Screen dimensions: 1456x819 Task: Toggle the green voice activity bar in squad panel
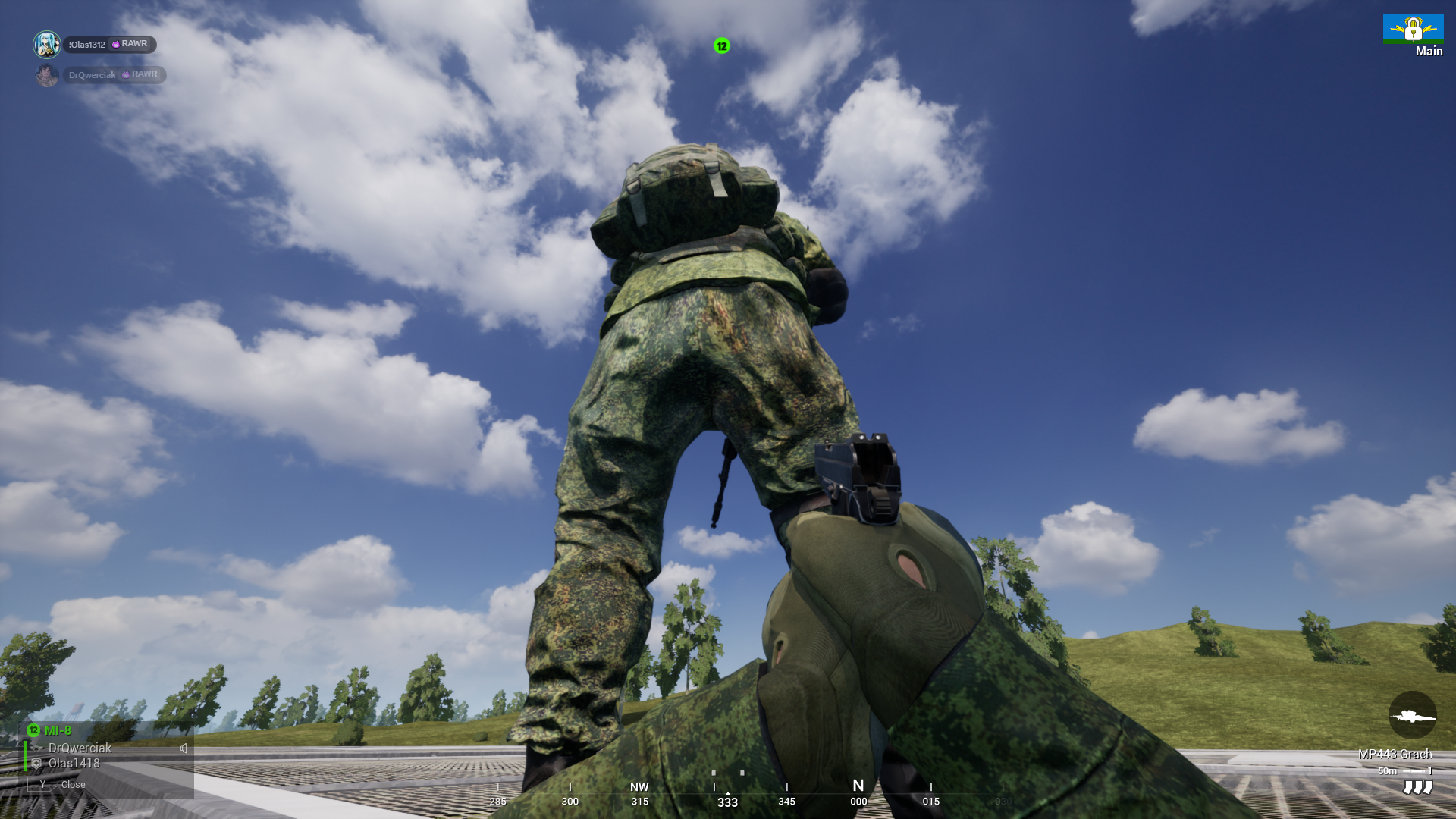coord(26,756)
